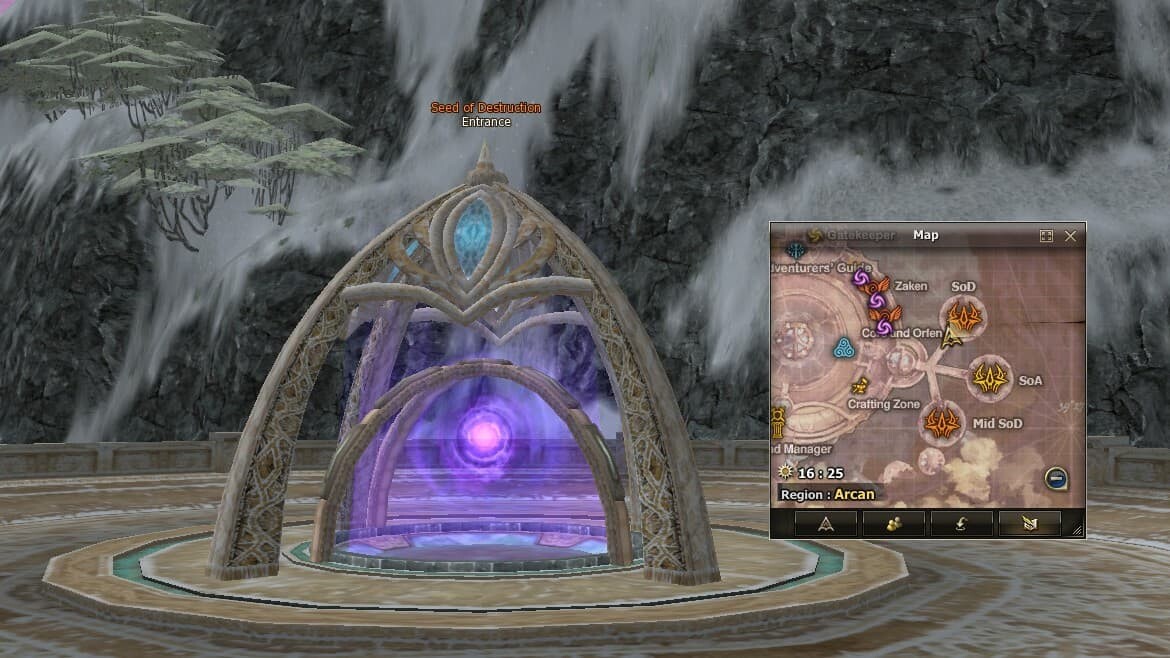1170x658 pixels.
Task: Select the SoD marker on the map
Action: click(x=965, y=317)
